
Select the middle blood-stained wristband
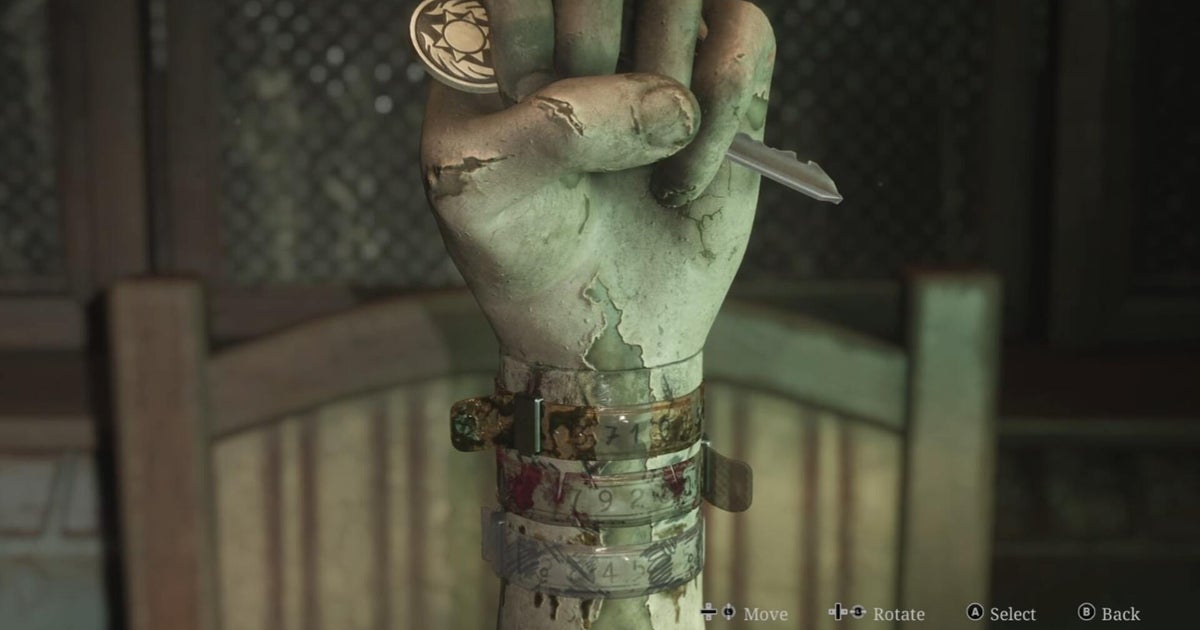click(600, 492)
